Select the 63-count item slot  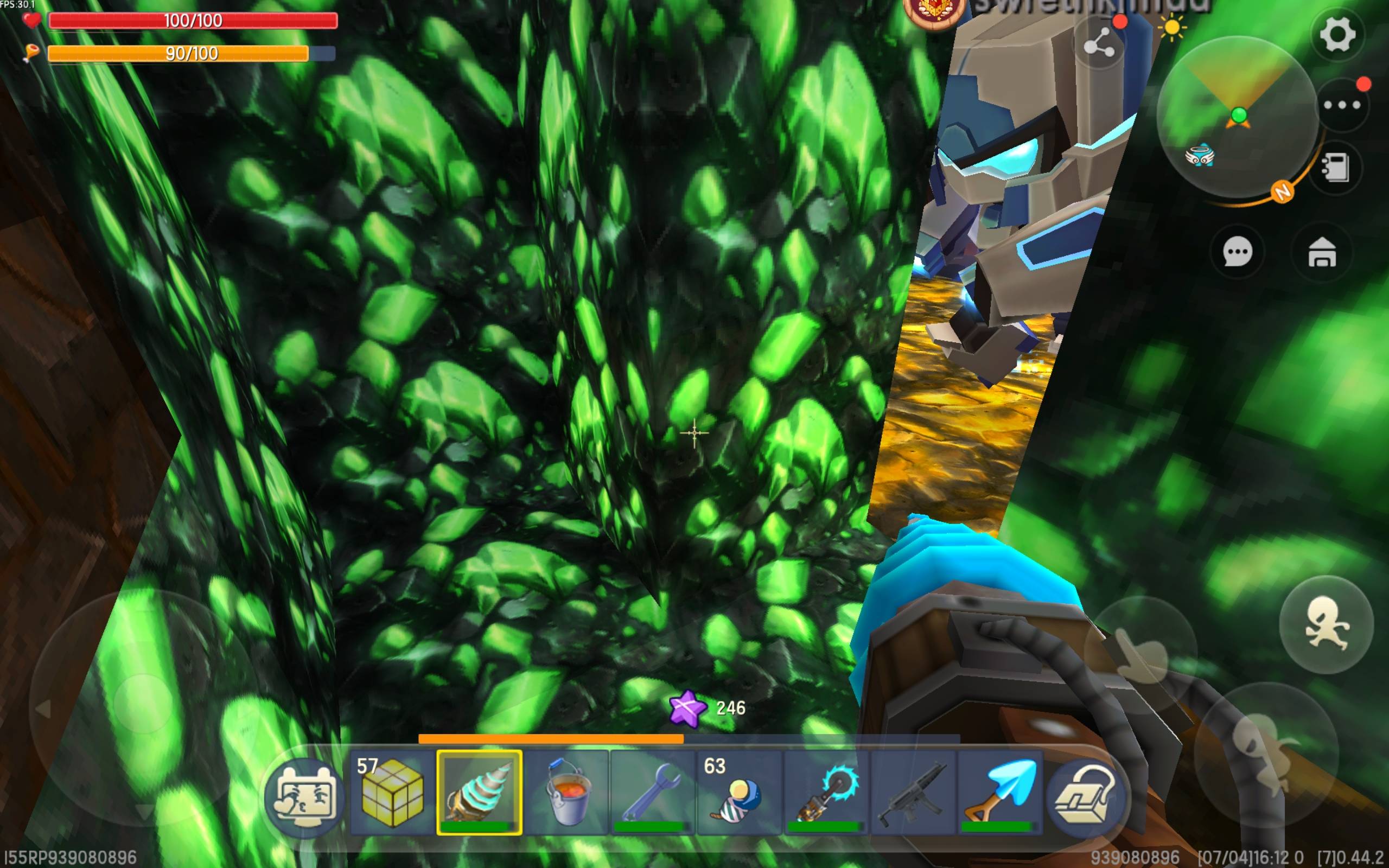740,792
